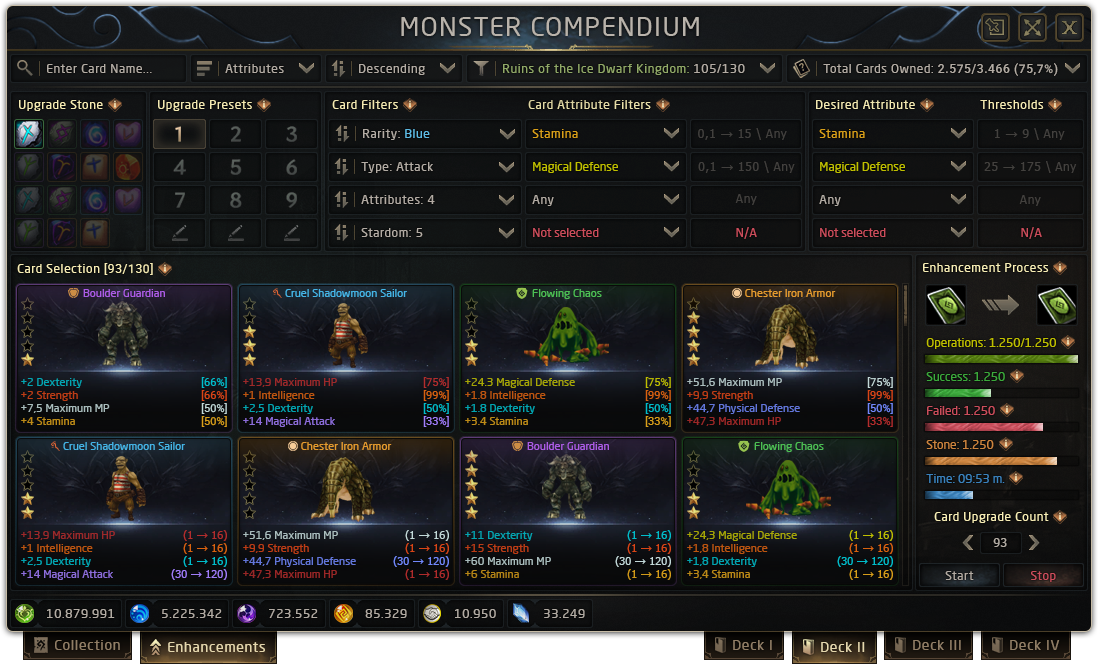
Task: Open the Attributes sort dropdown
Action: pyautogui.click(x=256, y=69)
